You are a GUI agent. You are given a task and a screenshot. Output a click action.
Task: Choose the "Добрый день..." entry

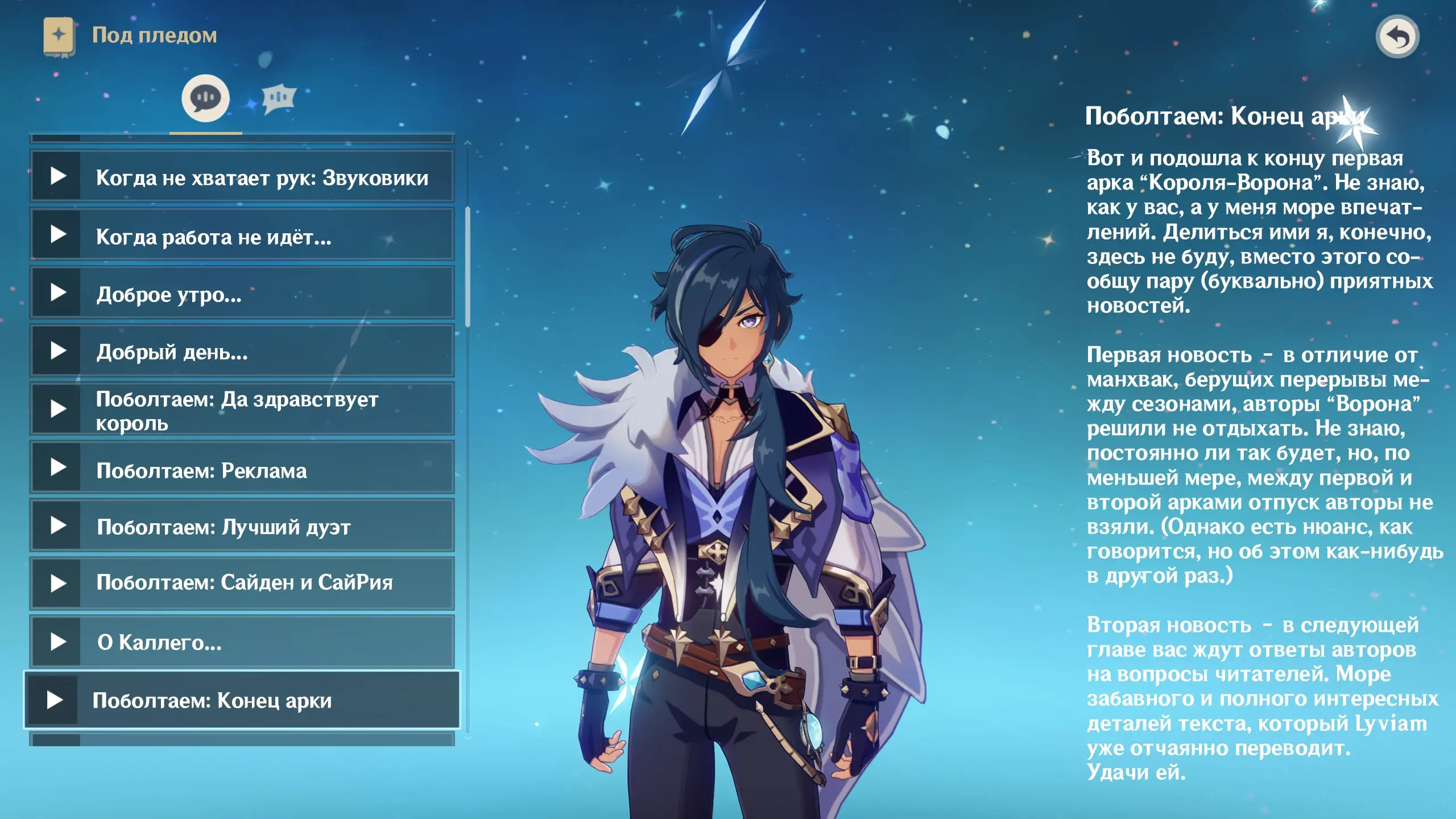point(242,351)
